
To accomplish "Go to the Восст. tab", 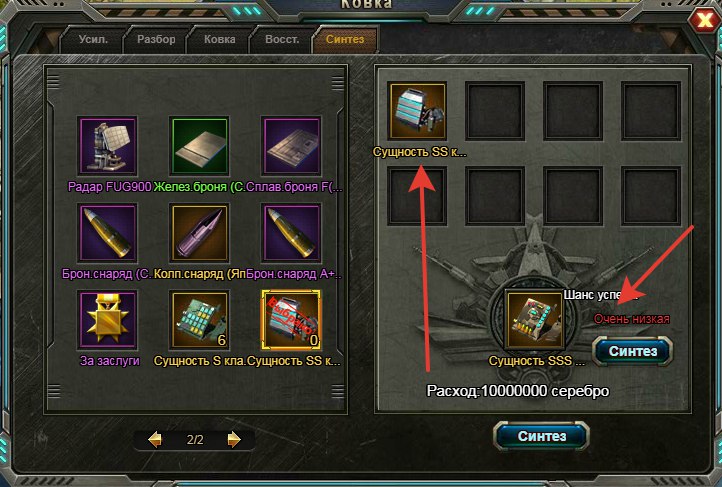I will click(282, 40).
